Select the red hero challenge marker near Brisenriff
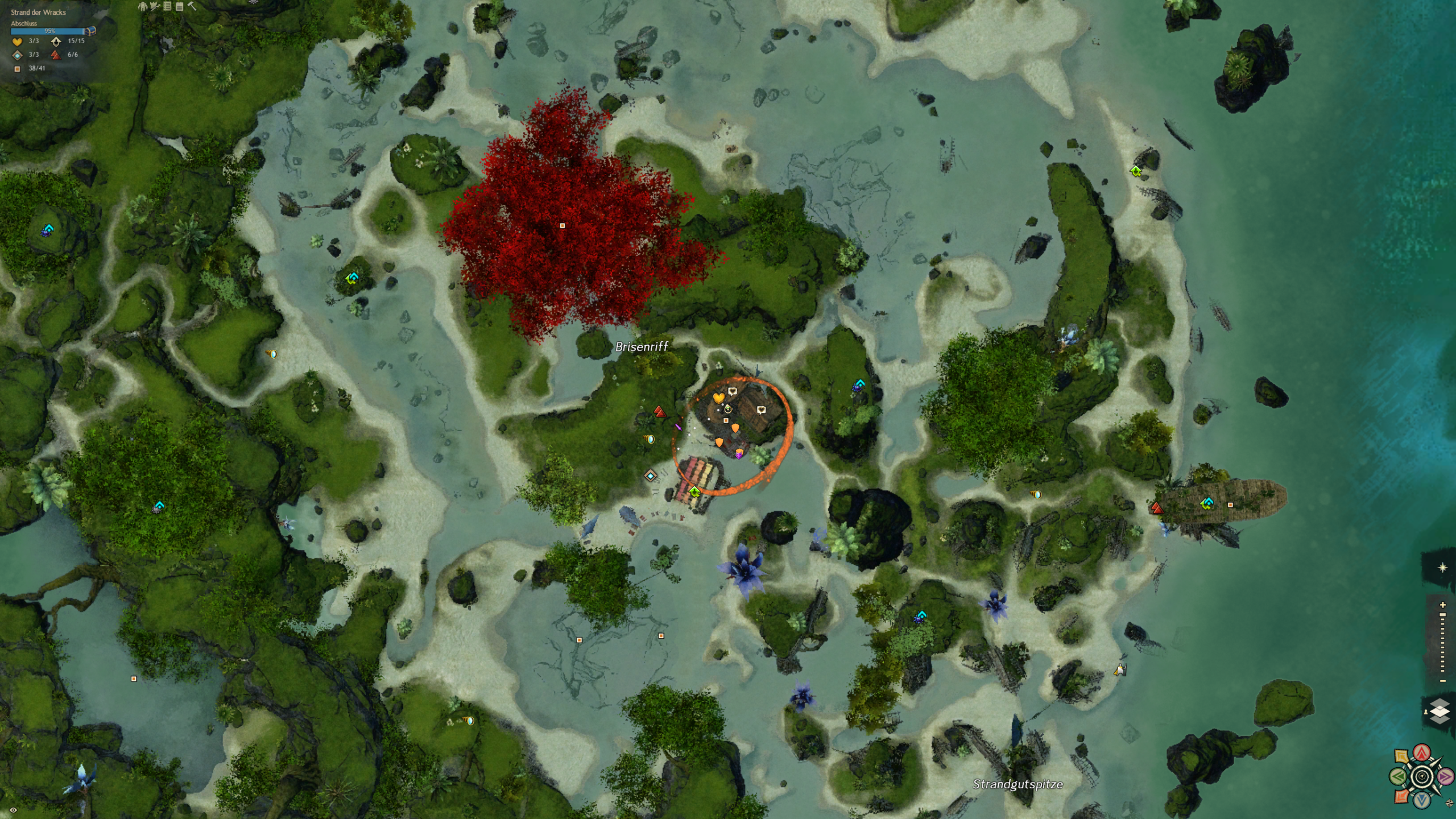 pyautogui.click(x=659, y=411)
